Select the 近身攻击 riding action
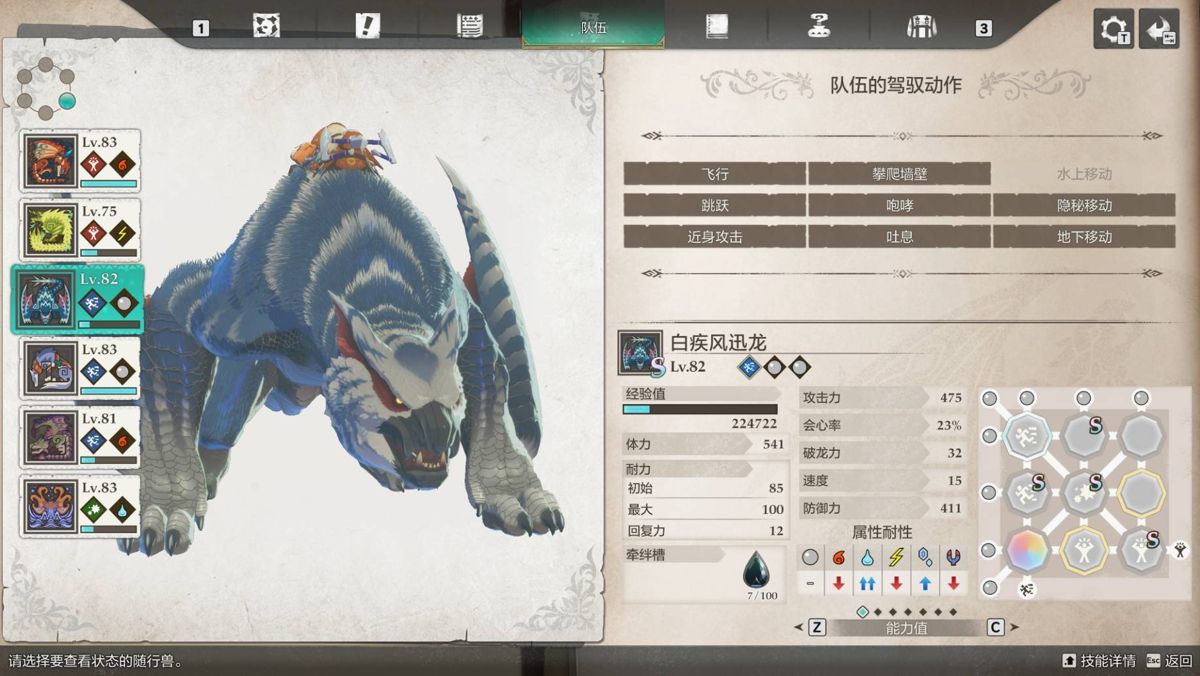The height and width of the screenshot is (676, 1200). coord(714,237)
